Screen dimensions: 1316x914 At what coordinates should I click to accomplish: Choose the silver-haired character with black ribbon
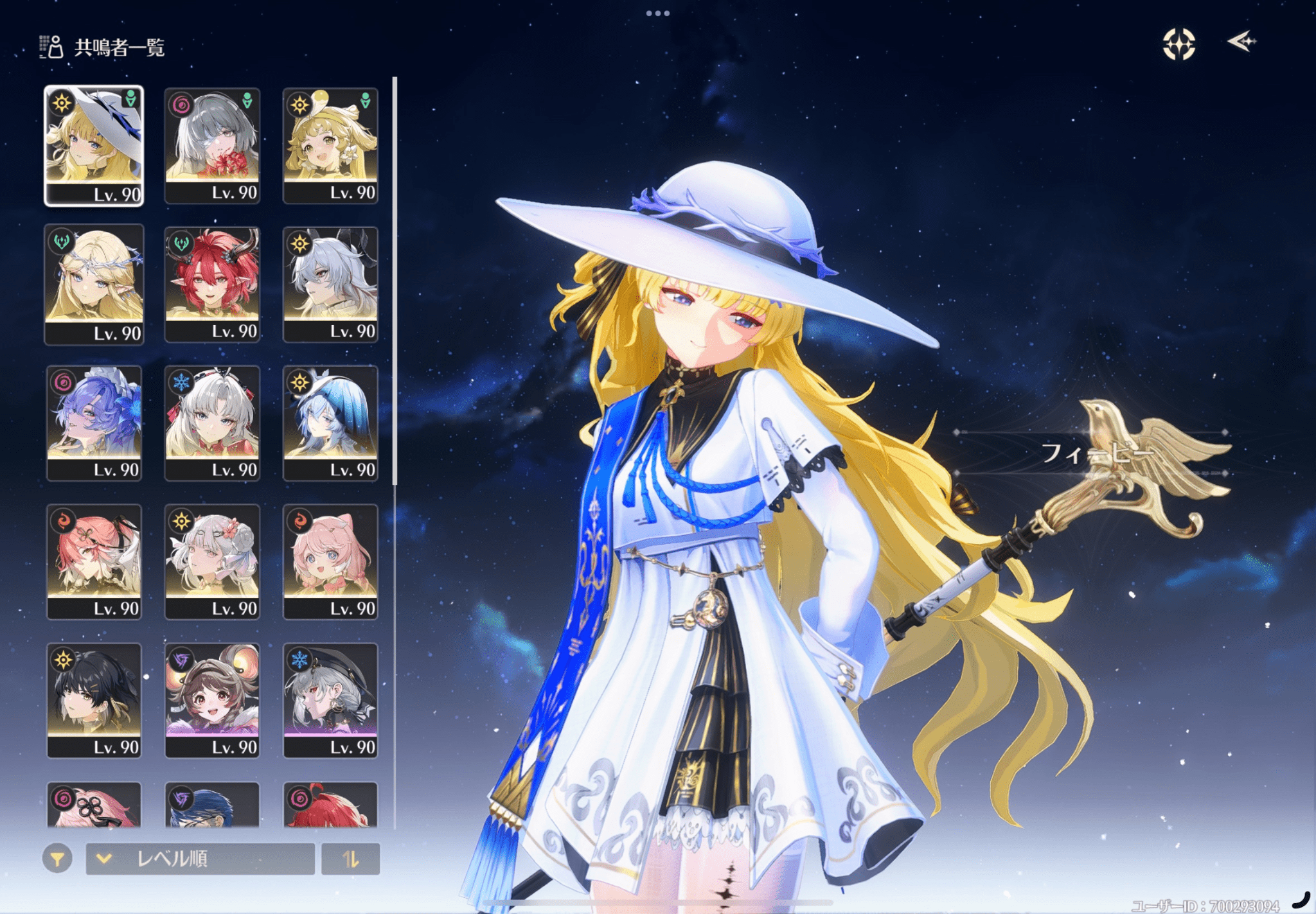pyautogui.click(x=330, y=284)
